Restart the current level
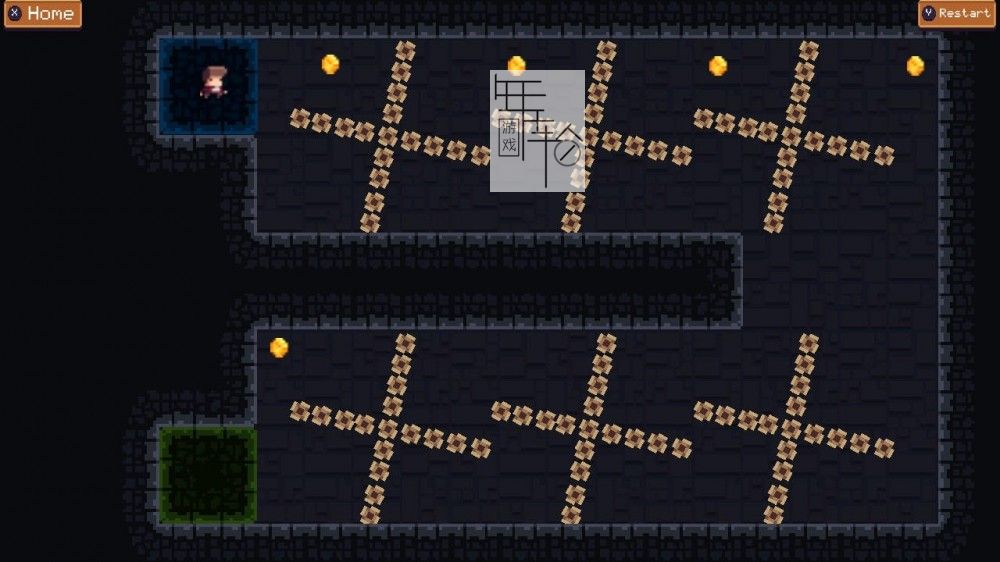Screen dimensions: 1000x562 (957, 14)
